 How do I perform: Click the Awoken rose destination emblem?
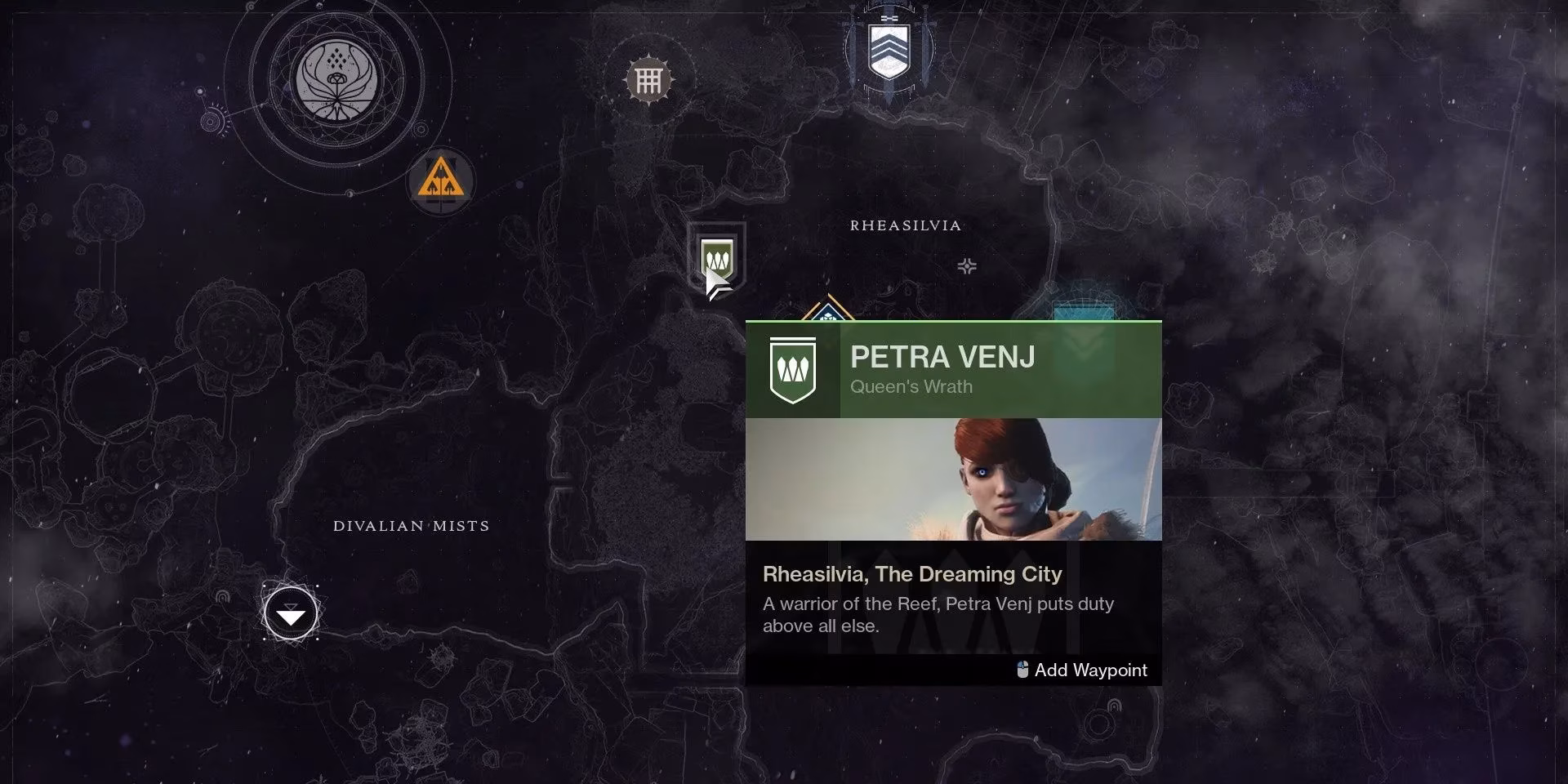(335, 82)
